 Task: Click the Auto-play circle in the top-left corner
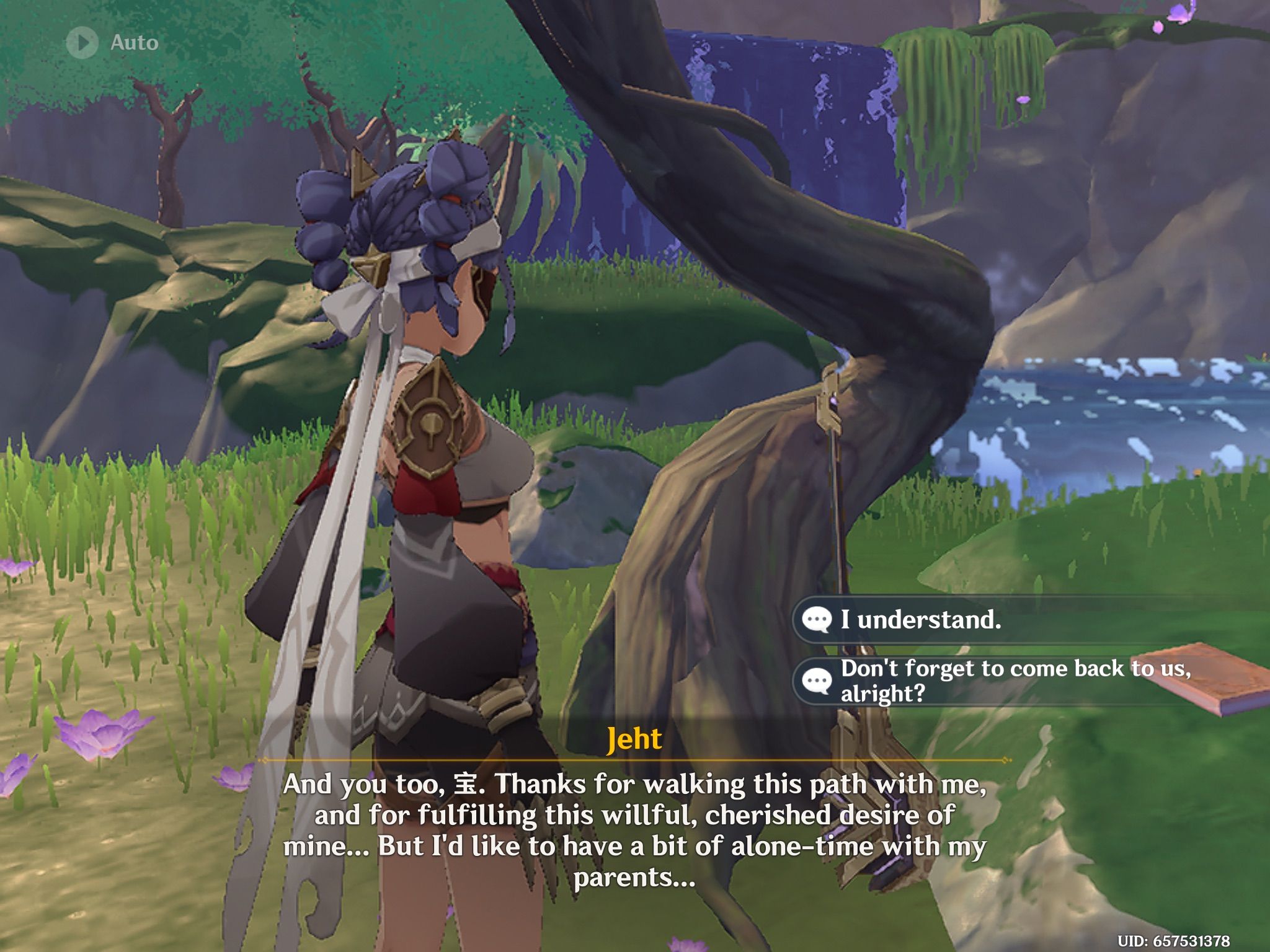coord(81,42)
